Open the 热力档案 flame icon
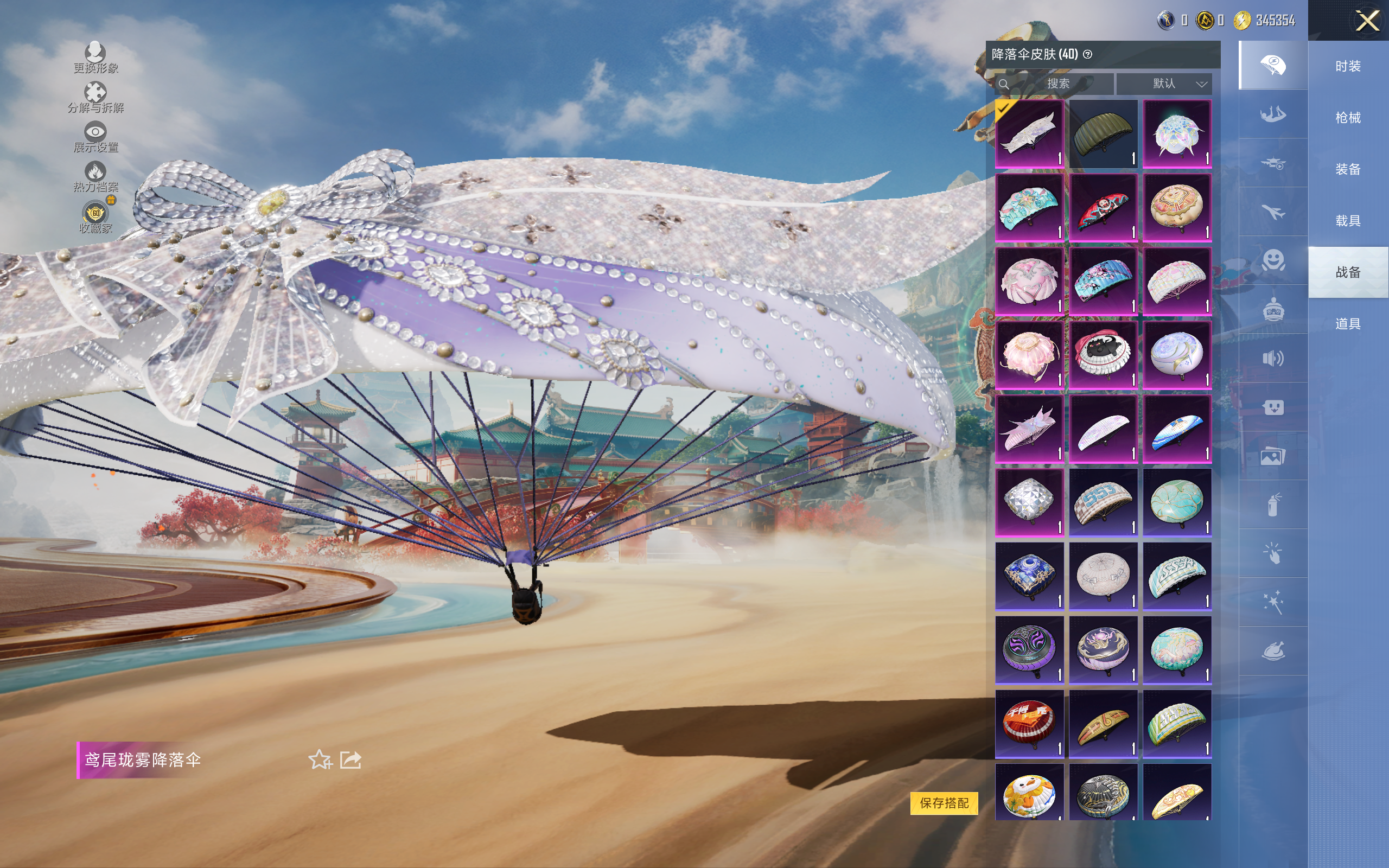1389x868 pixels. click(x=95, y=176)
